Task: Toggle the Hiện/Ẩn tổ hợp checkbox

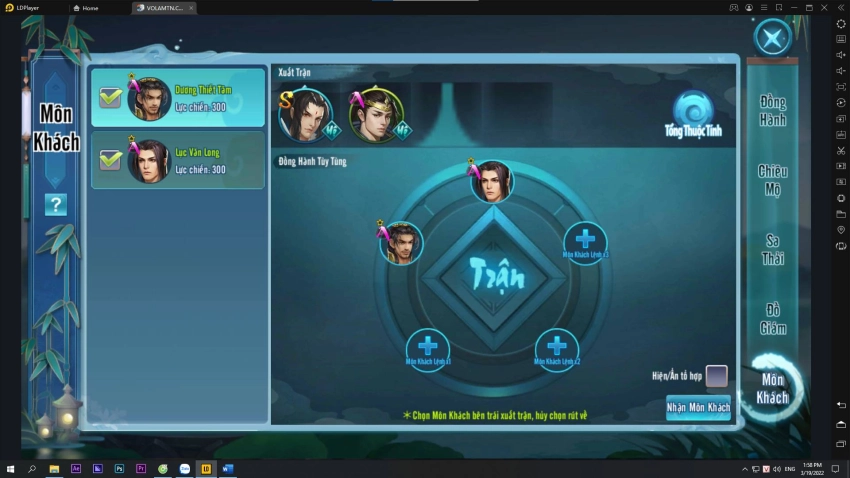Action: (x=716, y=376)
